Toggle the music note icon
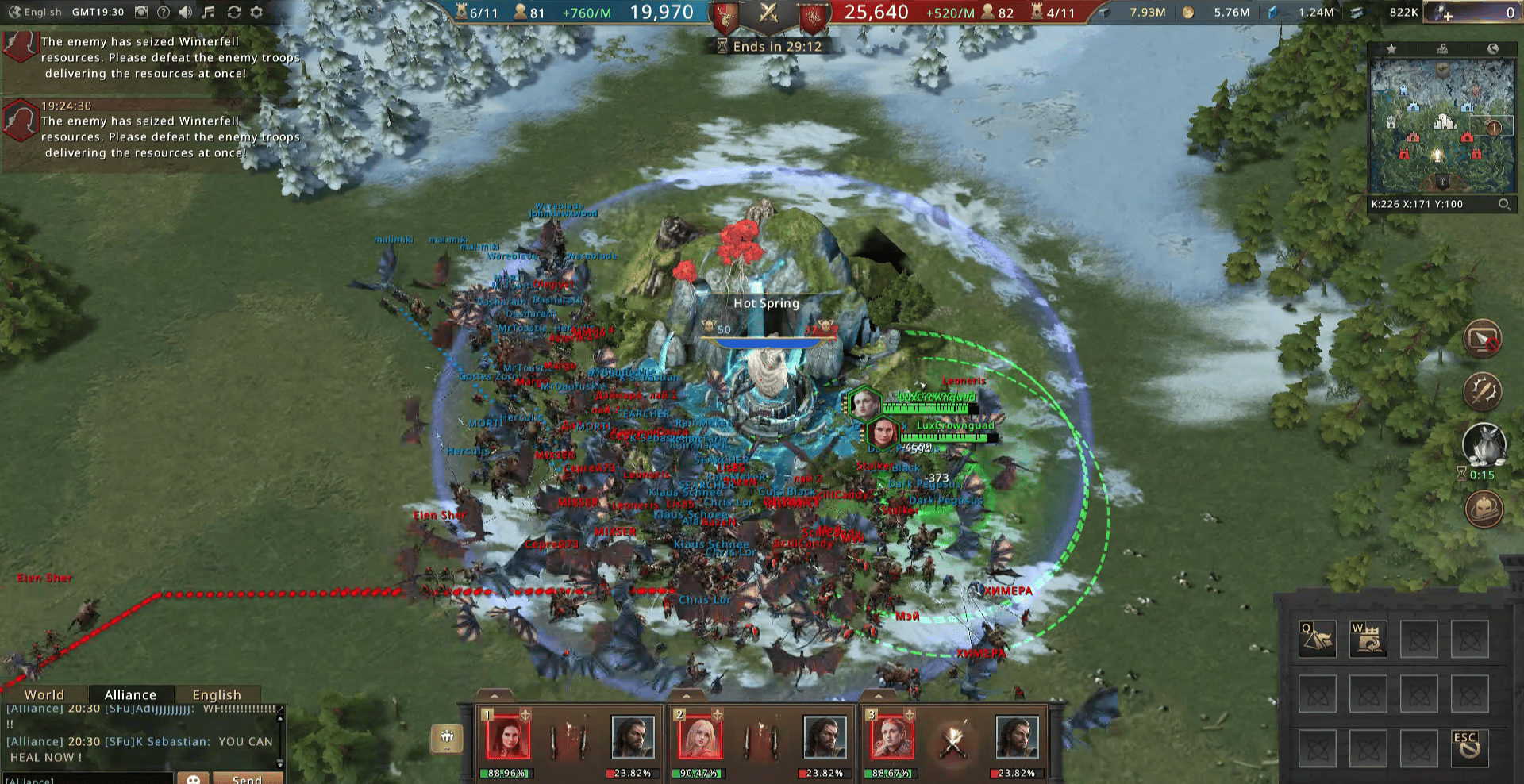This screenshot has width=1524, height=784. coord(208,12)
